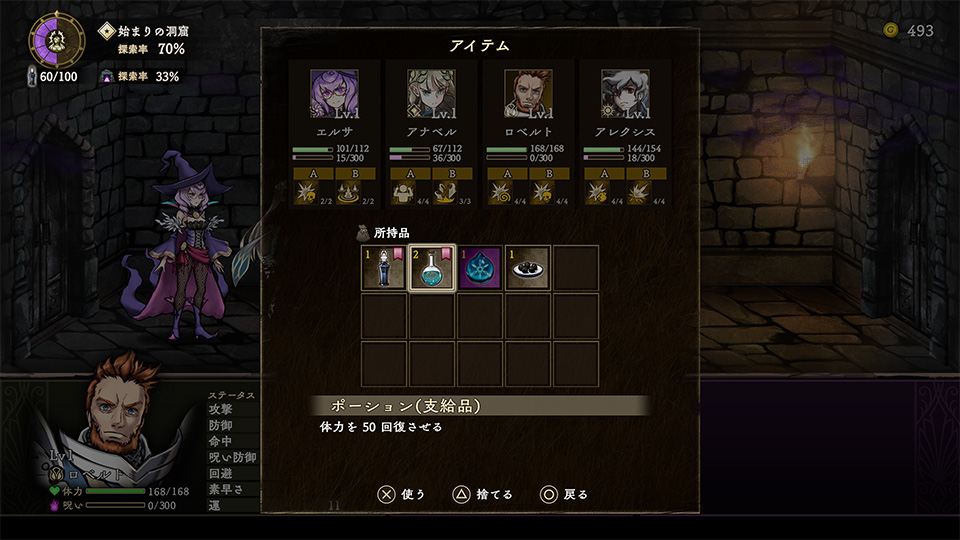
Task: Choose the Potion flask in the inventory
Action: pos(432,268)
